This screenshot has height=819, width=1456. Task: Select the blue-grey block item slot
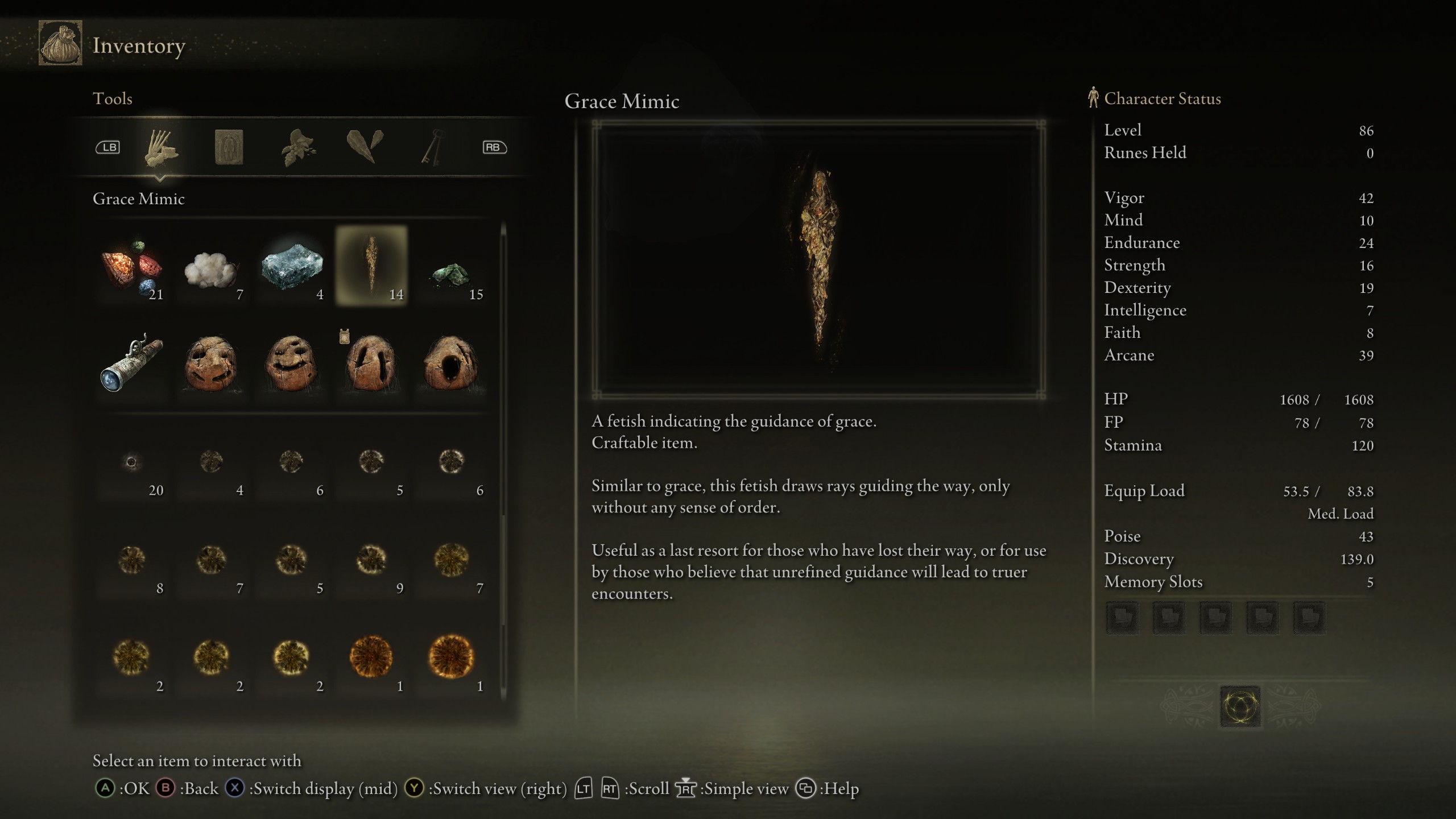coord(292,266)
